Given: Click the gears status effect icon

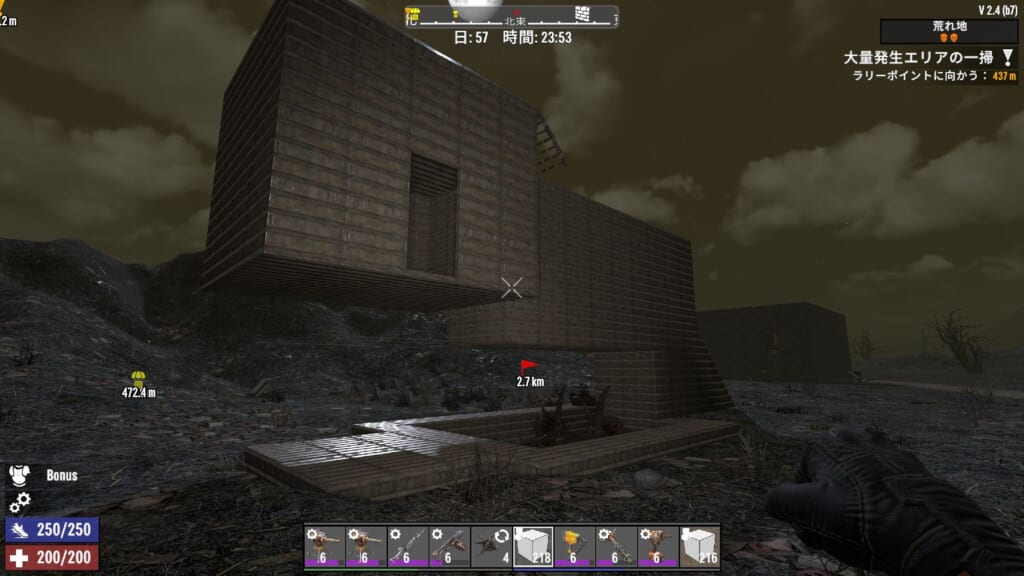Looking at the screenshot, I should [19, 502].
